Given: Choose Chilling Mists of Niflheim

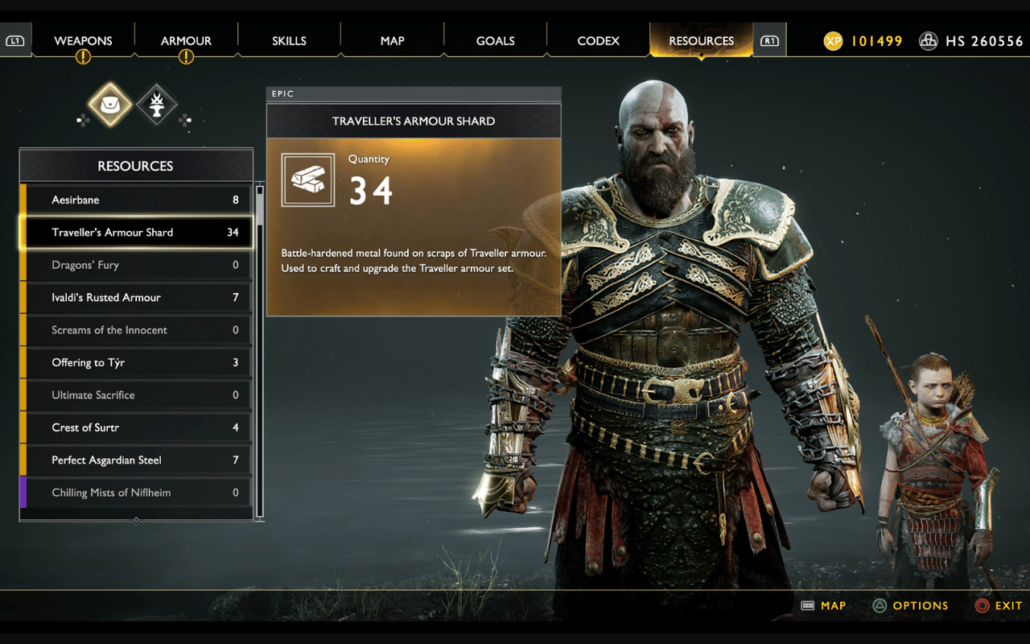Looking at the screenshot, I should (x=136, y=492).
